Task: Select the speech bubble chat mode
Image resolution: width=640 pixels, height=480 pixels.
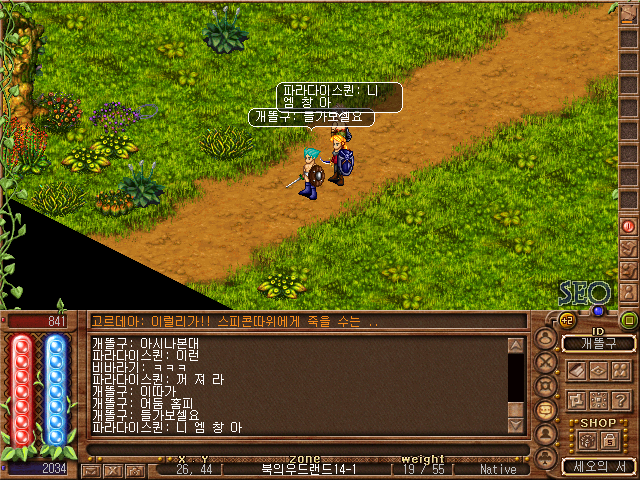Action: pyautogui.click(x=546, y=410)
